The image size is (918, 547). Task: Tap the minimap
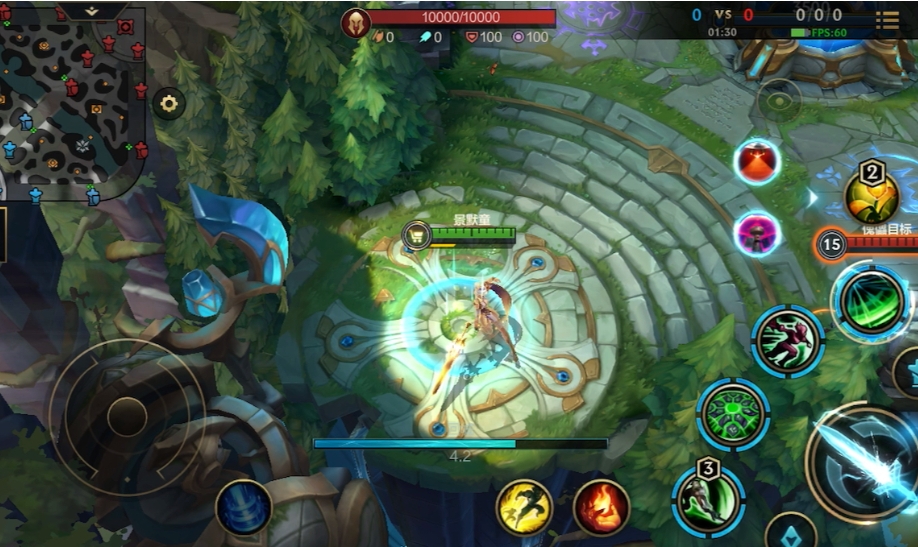tap(70, 100)
